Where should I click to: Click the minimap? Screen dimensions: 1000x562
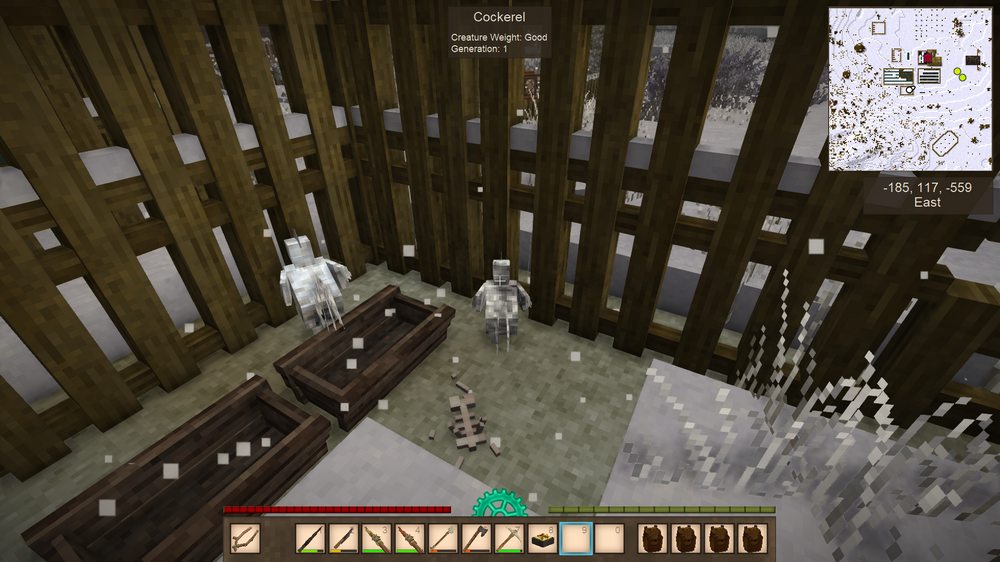909,90
